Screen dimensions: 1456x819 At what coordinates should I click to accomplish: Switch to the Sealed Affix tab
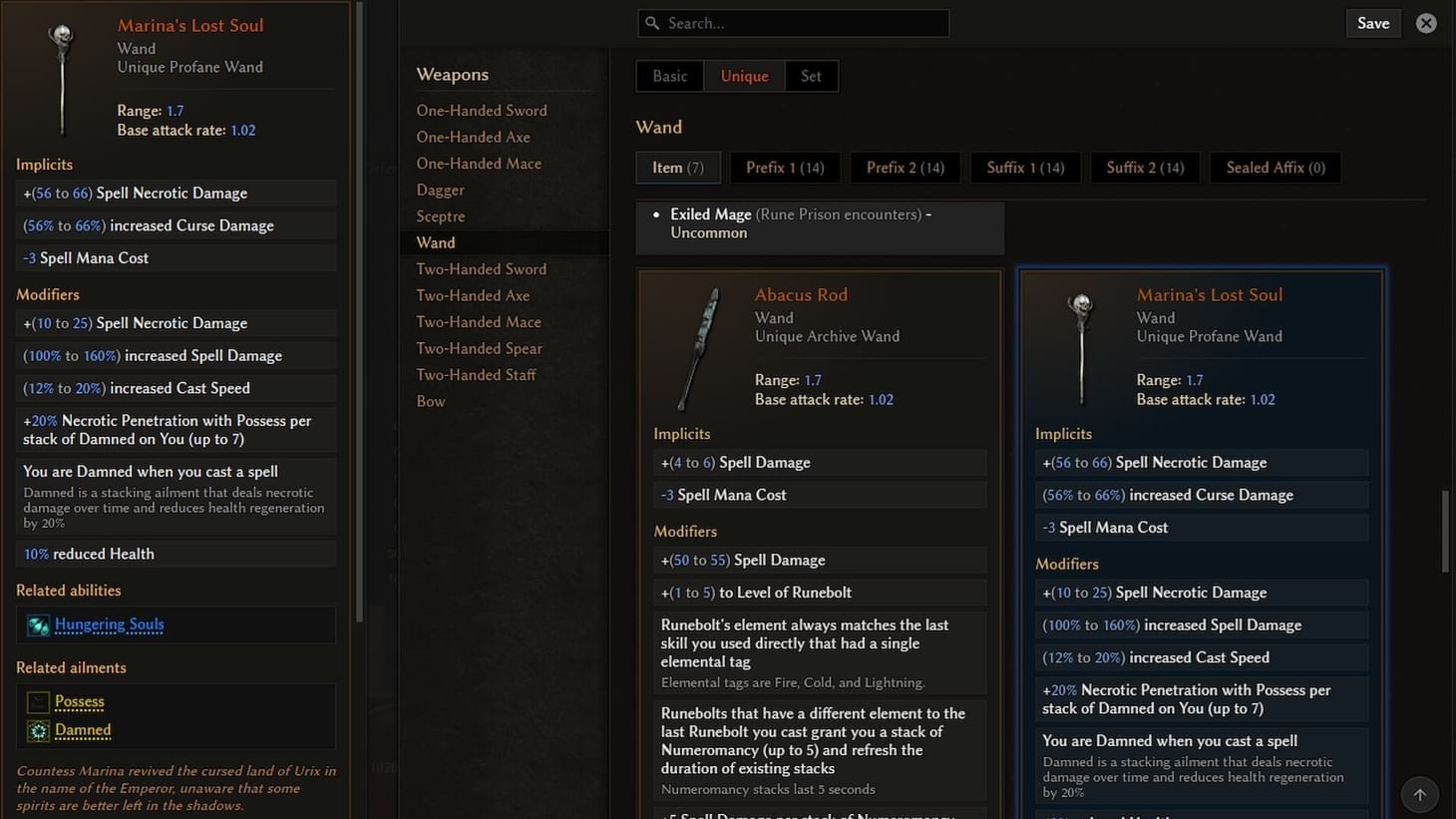[x=1274, y=167]
